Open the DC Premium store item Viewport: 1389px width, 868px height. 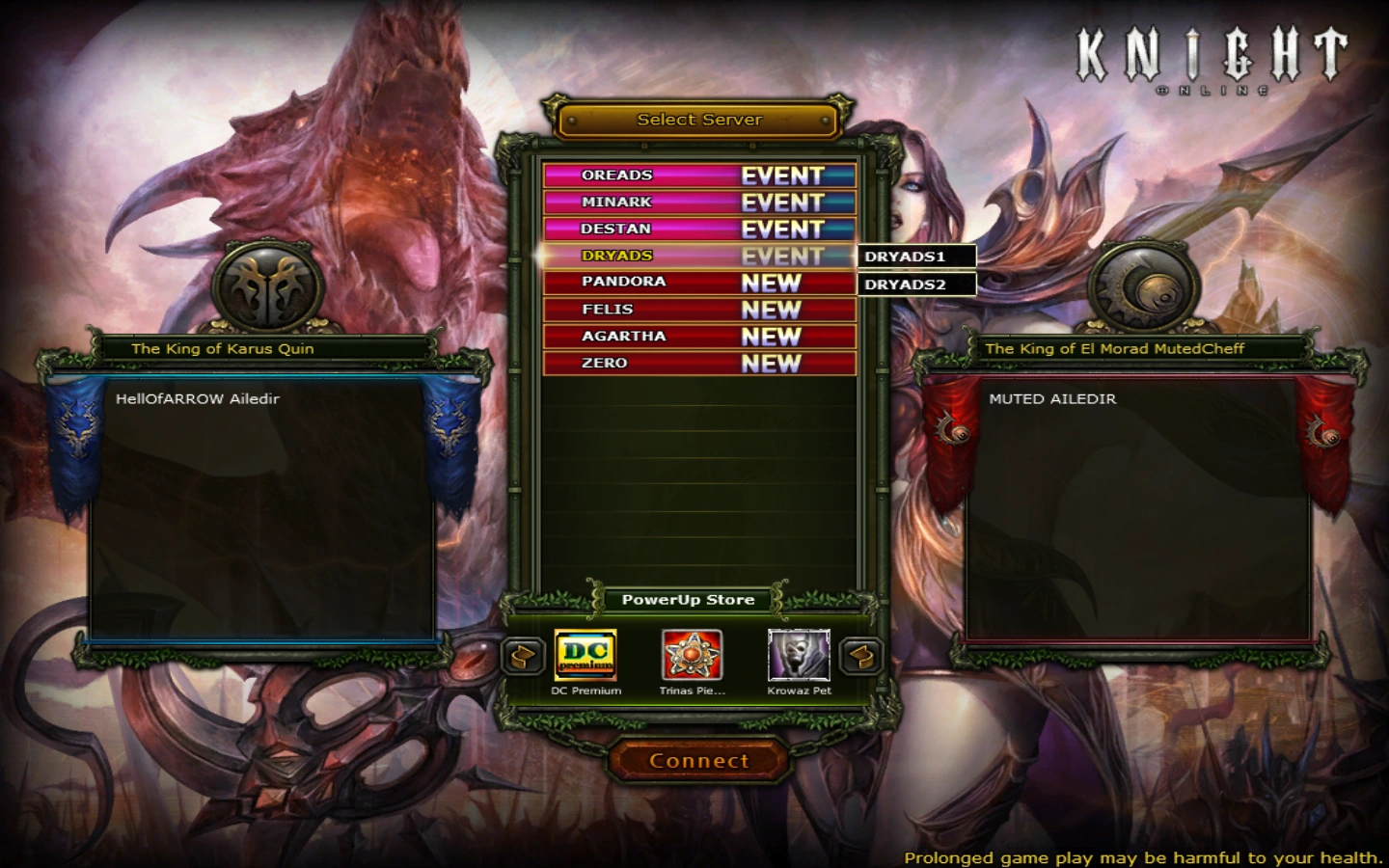(x=586, y=657)
